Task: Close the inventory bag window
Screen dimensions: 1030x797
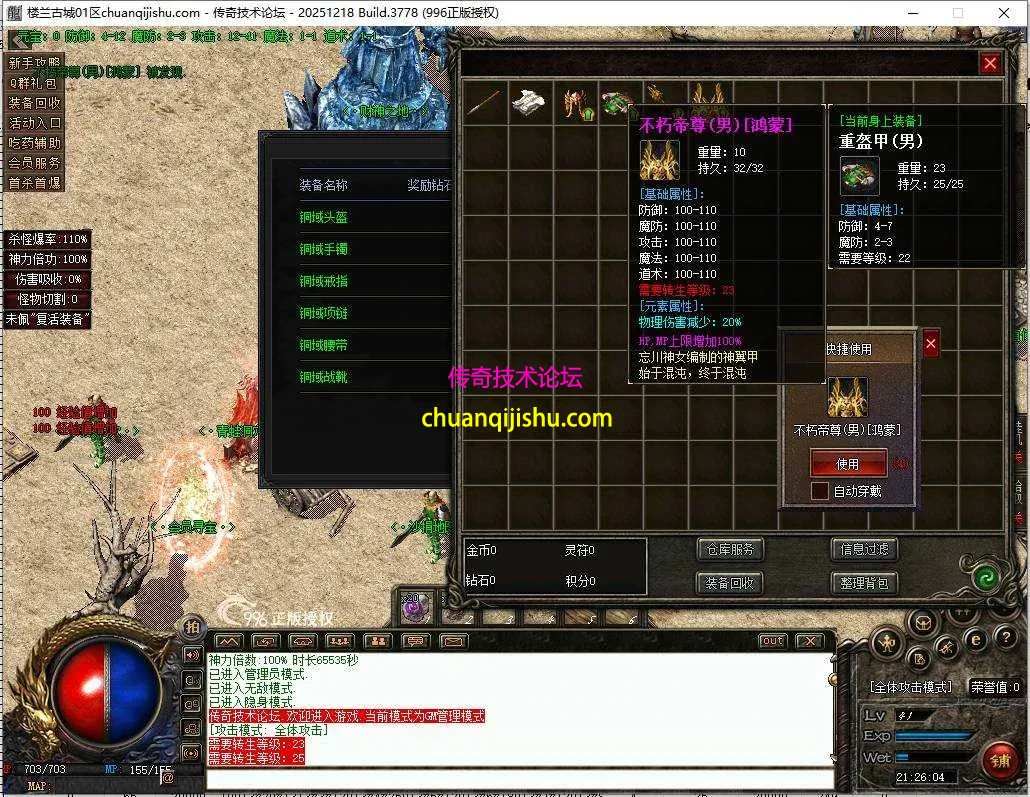Action: point(990,64)
